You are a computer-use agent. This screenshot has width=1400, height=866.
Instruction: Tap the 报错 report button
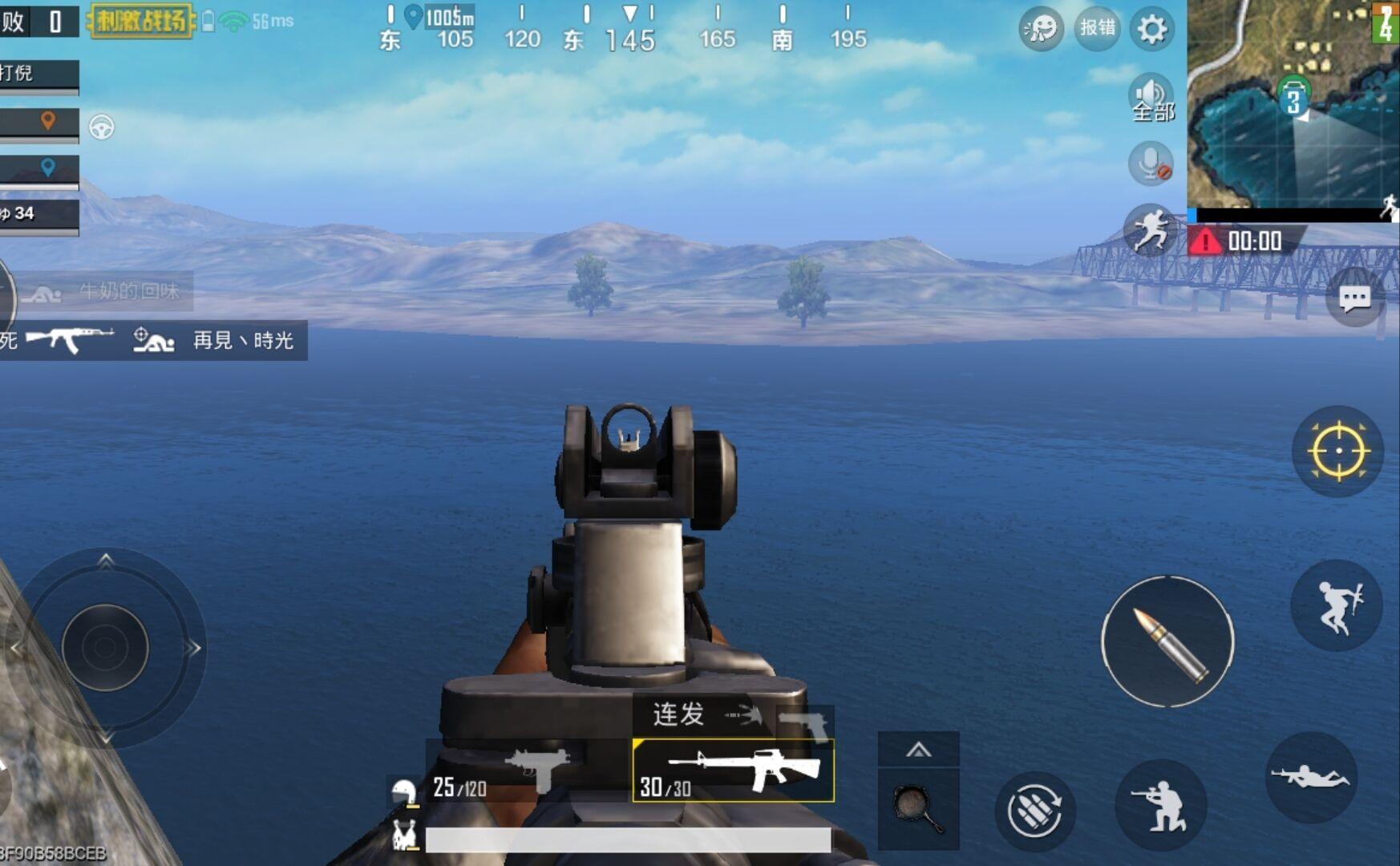[1097, 29]
